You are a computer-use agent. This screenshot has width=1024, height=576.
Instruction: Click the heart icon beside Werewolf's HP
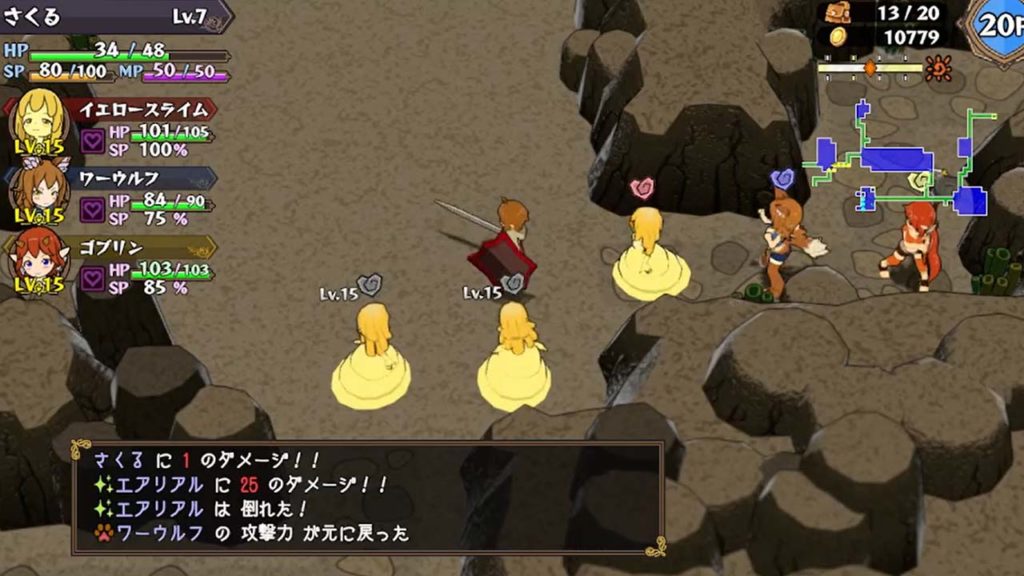tap(93, 210)
